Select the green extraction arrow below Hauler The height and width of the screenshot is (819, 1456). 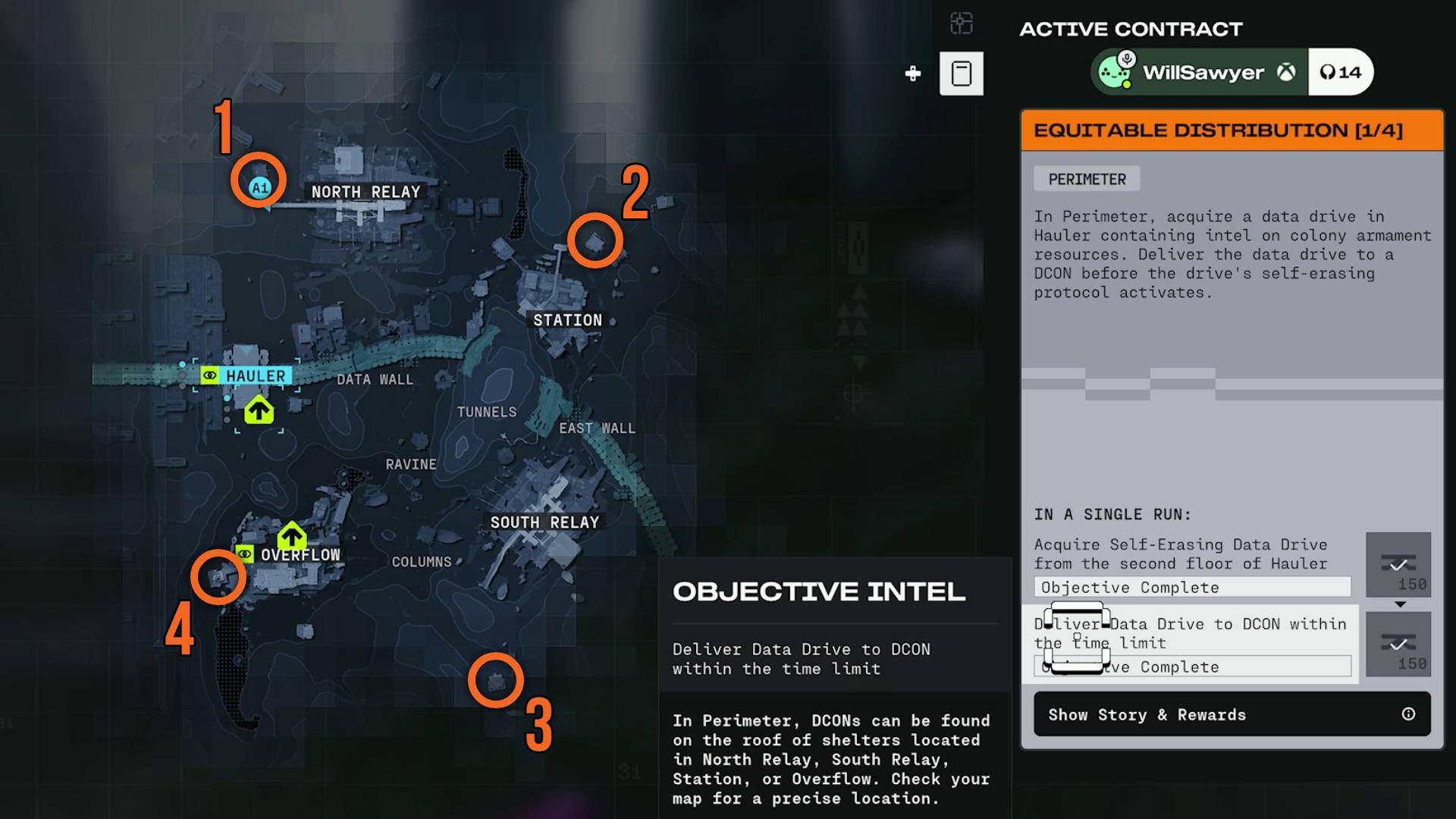point(259,412)
